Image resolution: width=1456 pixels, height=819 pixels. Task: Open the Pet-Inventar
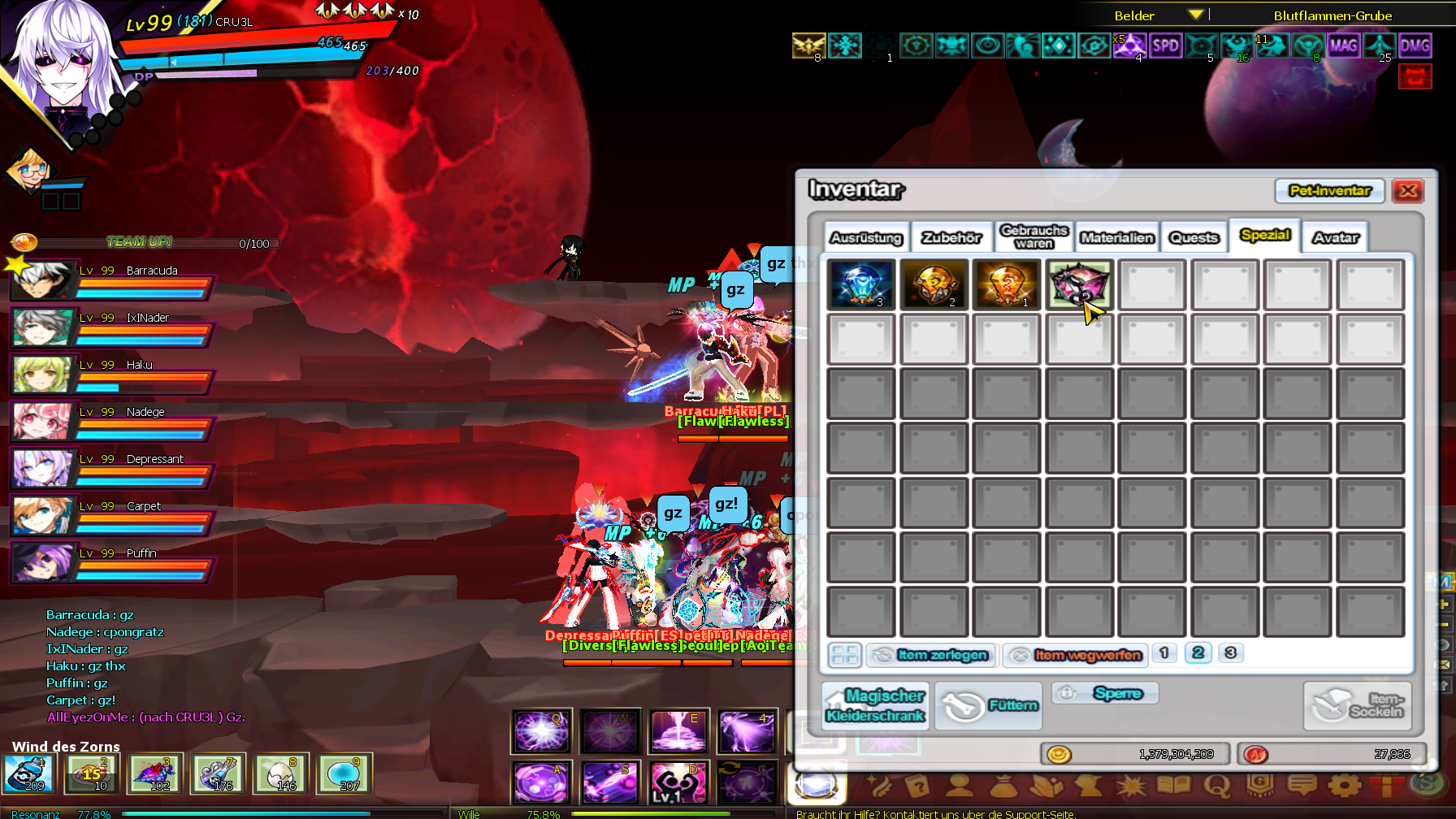[x=1329, y=191]
